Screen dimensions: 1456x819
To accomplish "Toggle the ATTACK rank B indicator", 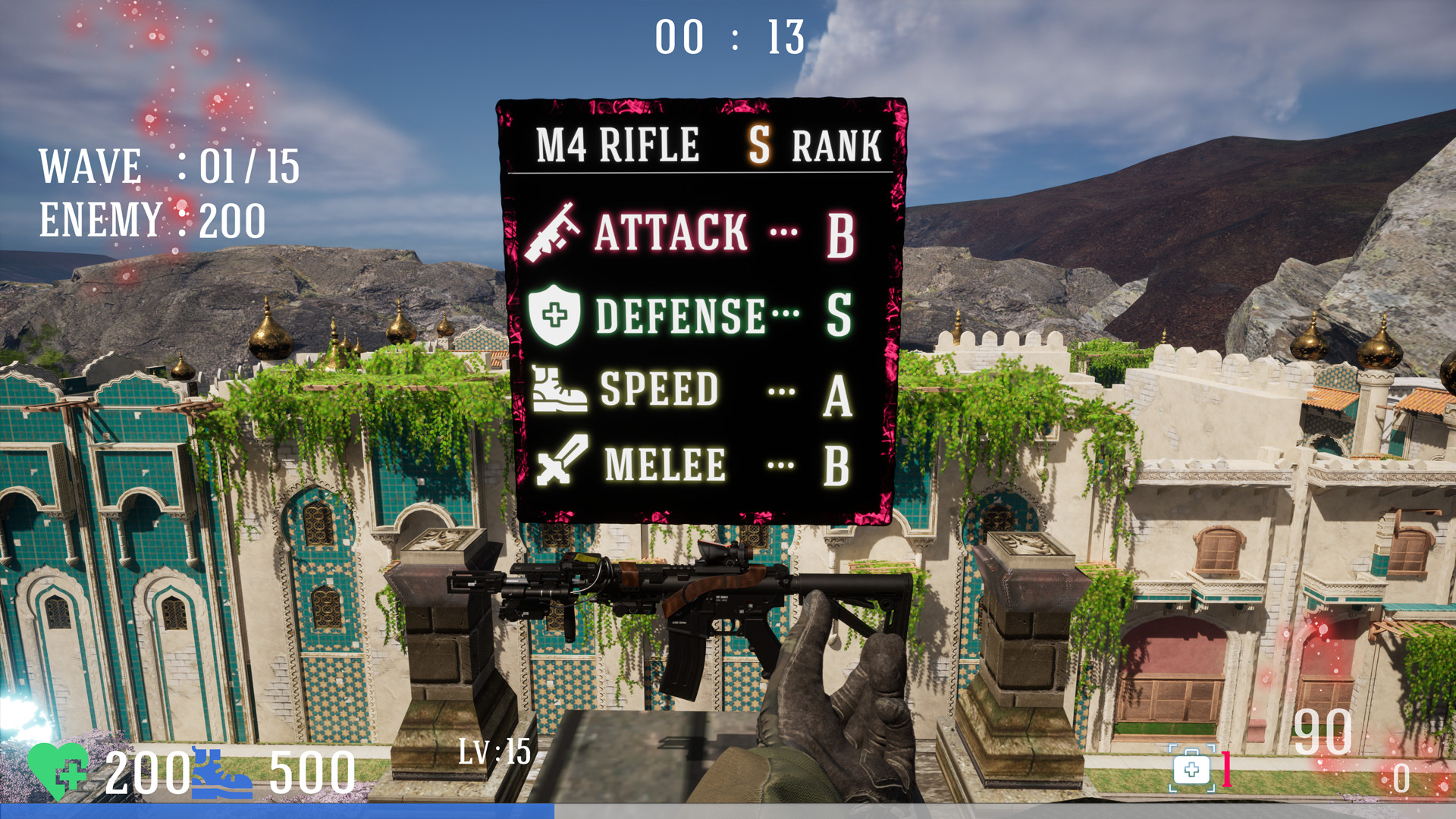I will point(840,235).
